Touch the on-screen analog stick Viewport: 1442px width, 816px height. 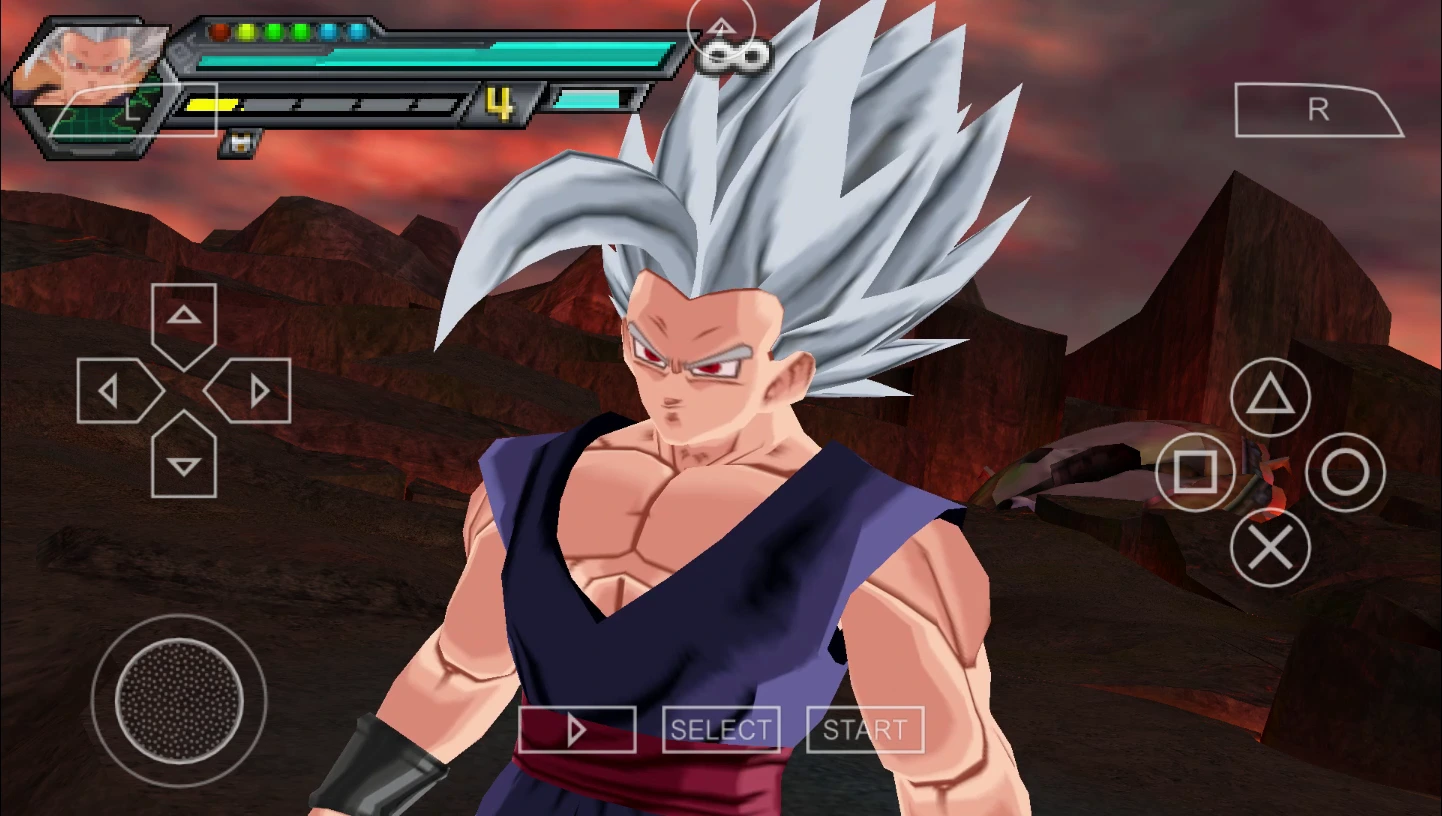click(x=179, y=700)
